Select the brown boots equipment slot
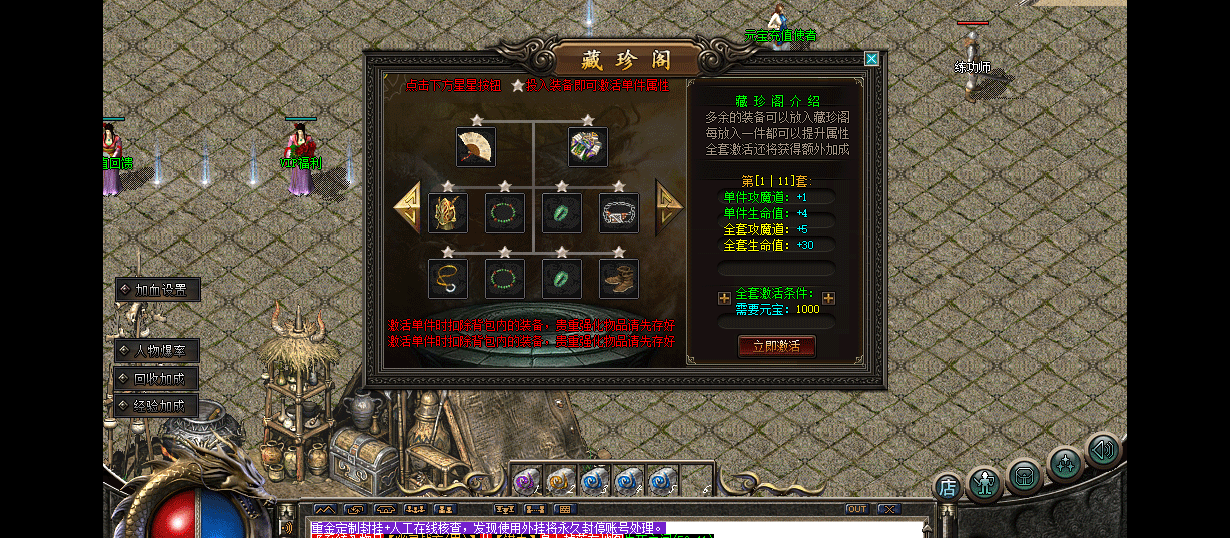This screenshot has width=1230, height=538. (618, 278)
